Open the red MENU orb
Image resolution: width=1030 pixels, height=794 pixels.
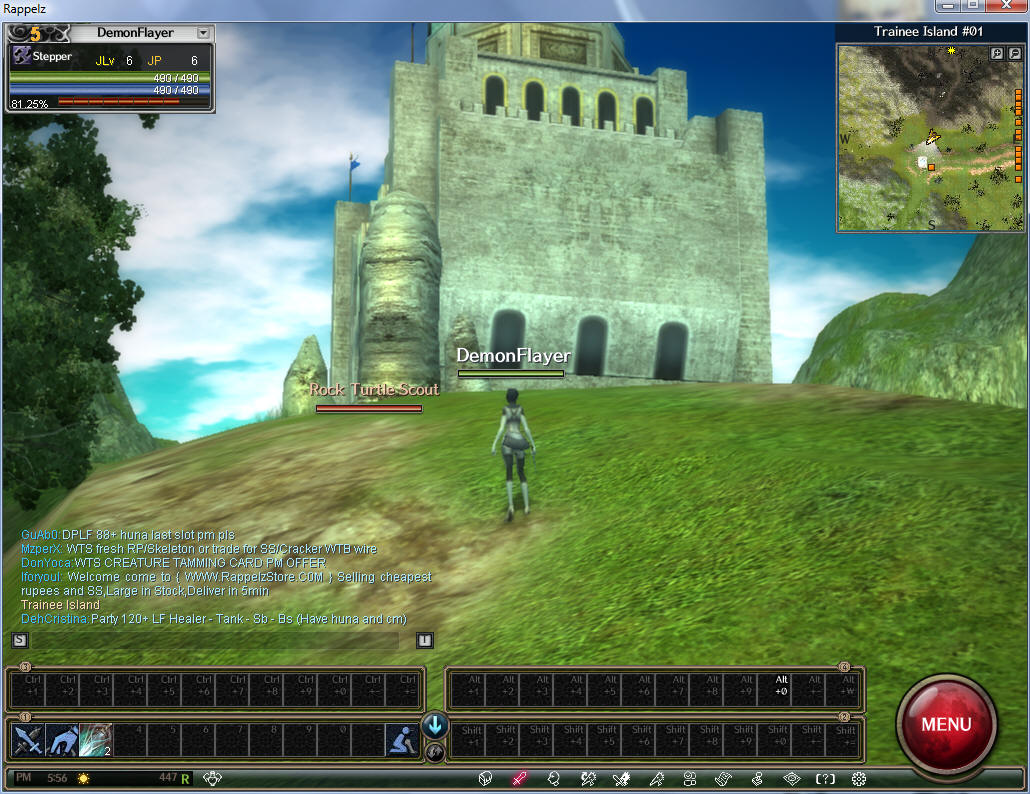click(946, 723)
